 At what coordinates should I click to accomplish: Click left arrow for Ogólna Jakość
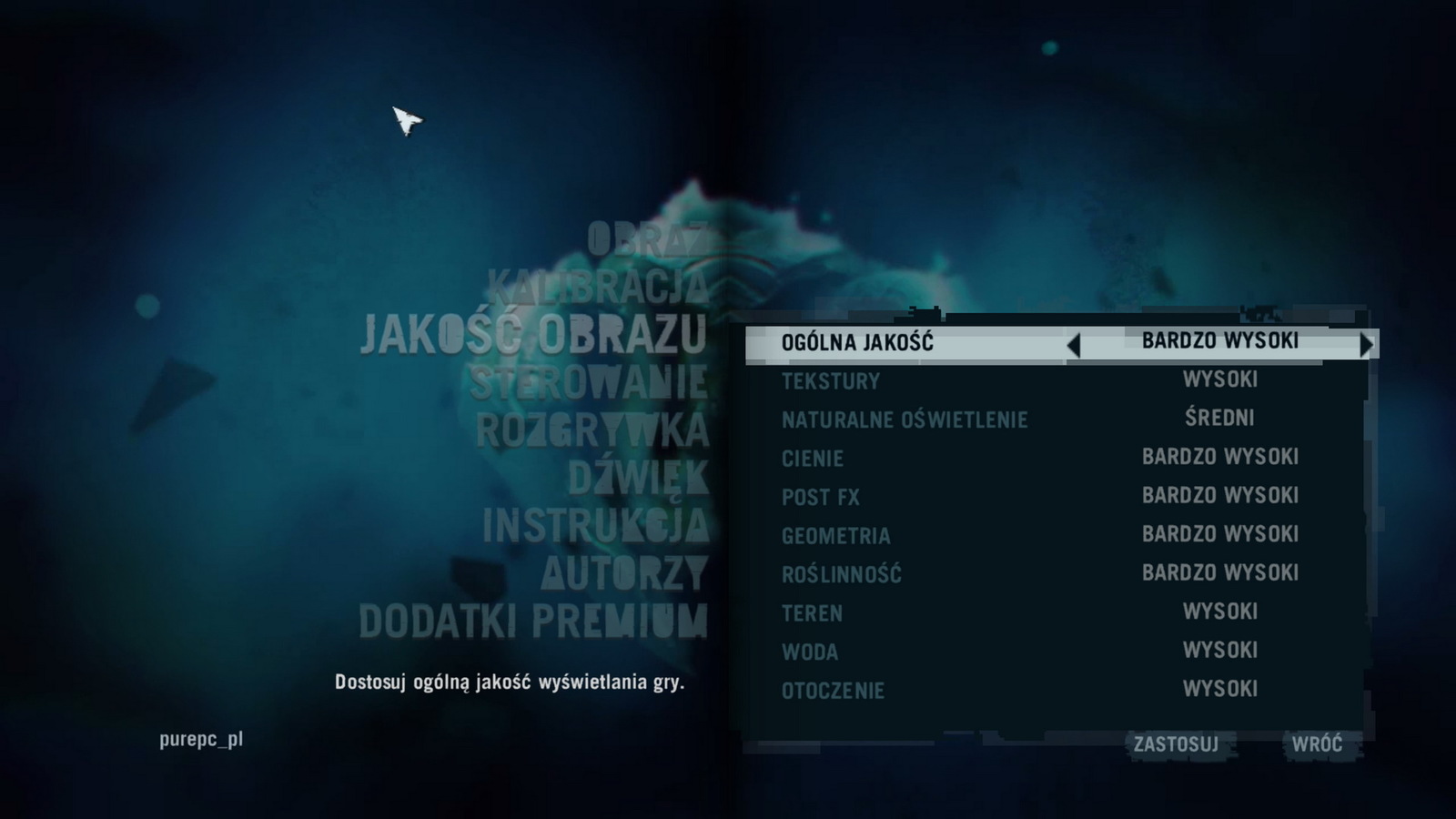1074,345
